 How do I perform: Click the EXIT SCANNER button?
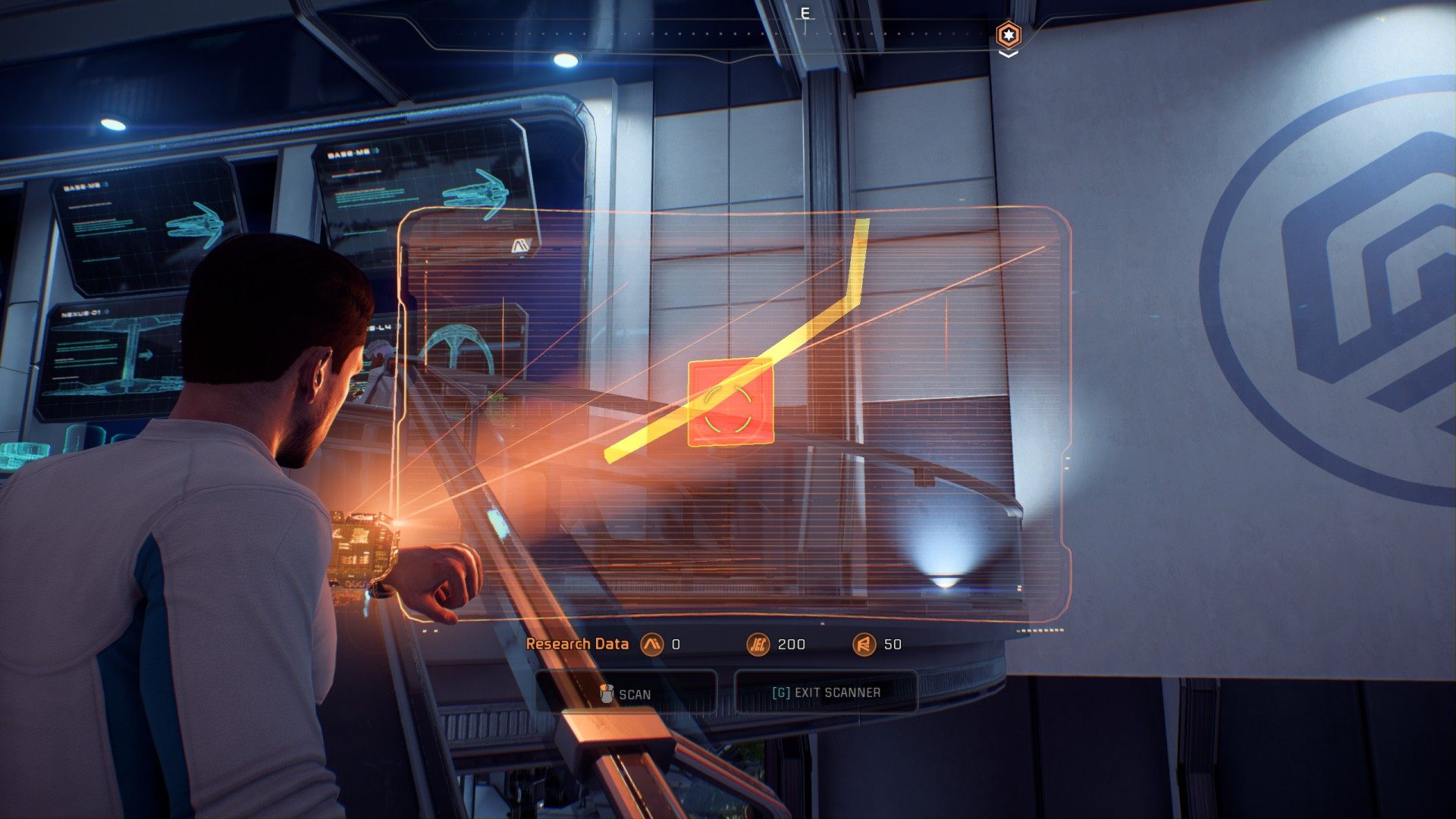(826, 692)
